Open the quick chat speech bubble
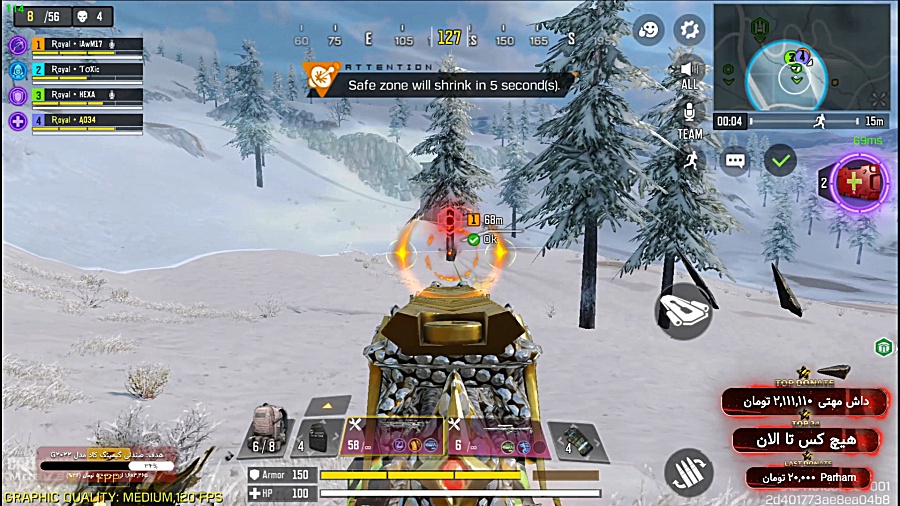The height and width of the screenshot is (506, 900). tap(735, 160)
